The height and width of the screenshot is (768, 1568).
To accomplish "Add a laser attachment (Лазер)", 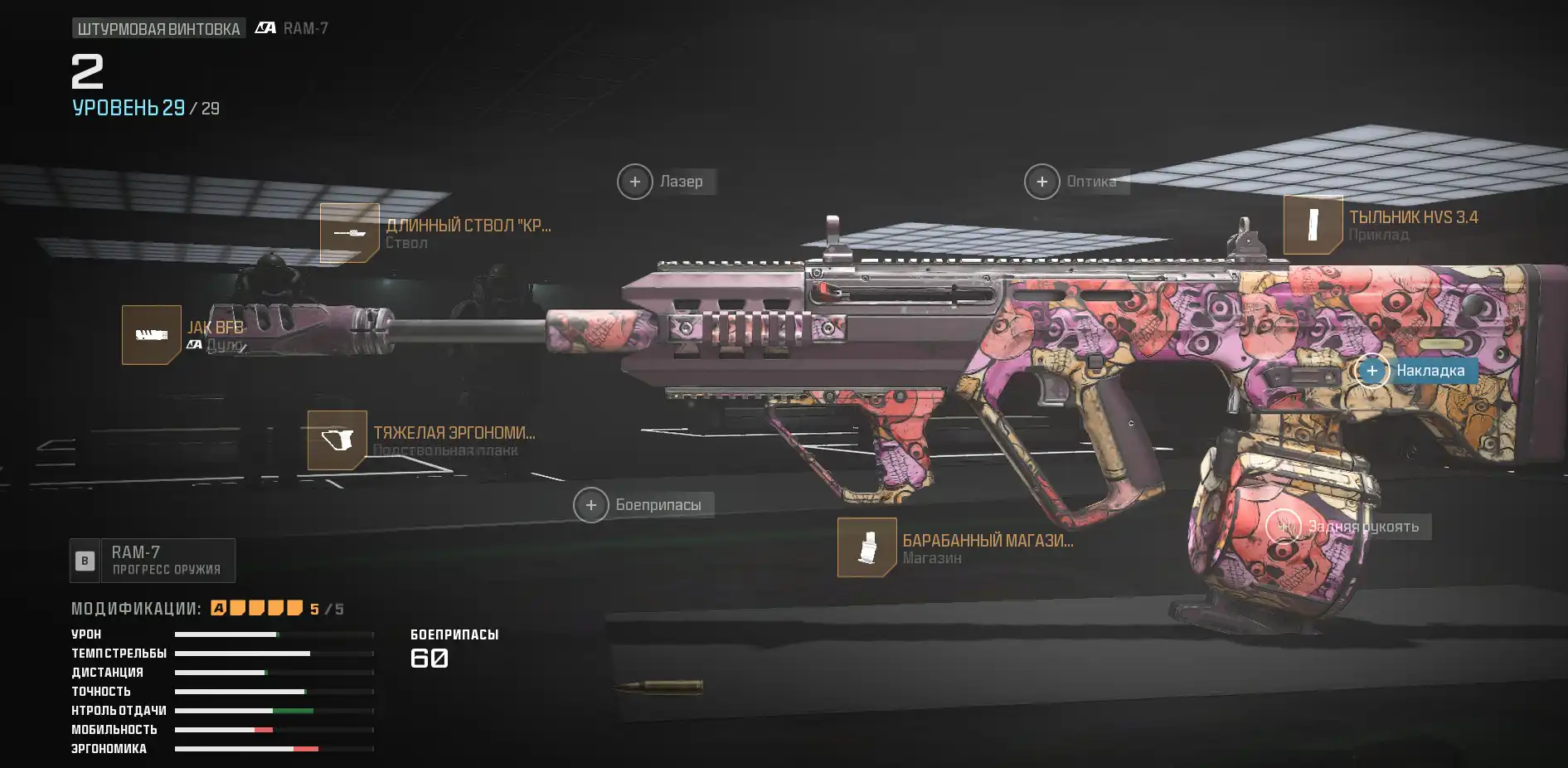I will (x=635, y=182).
